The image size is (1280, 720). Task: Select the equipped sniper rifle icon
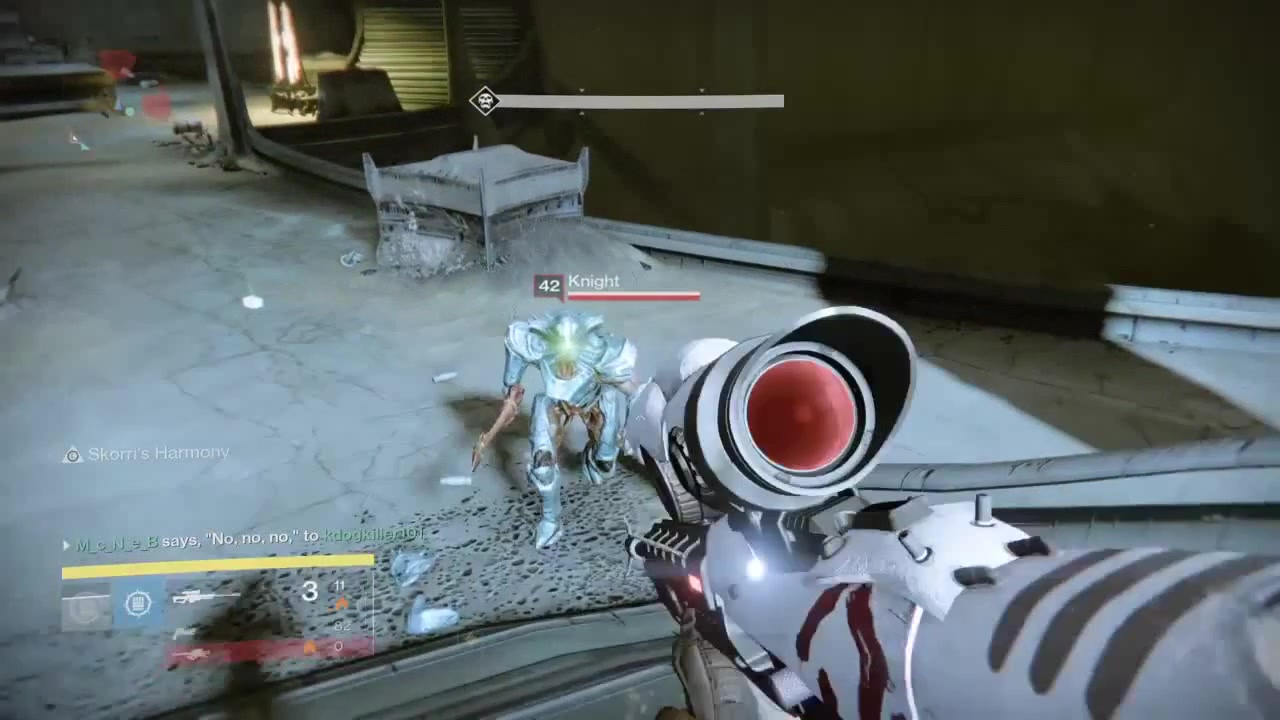pos(205,597)
